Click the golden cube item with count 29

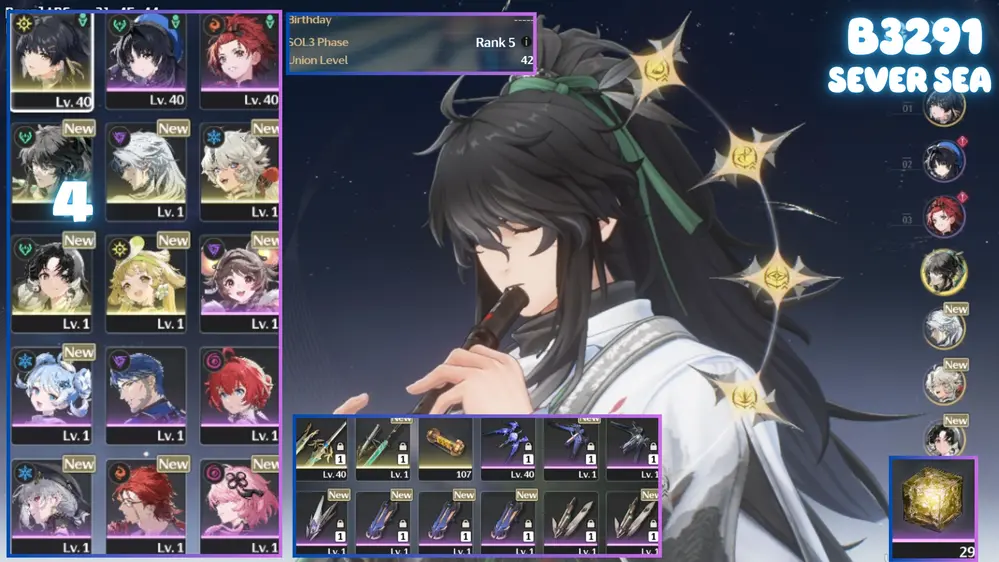[933, 507]
